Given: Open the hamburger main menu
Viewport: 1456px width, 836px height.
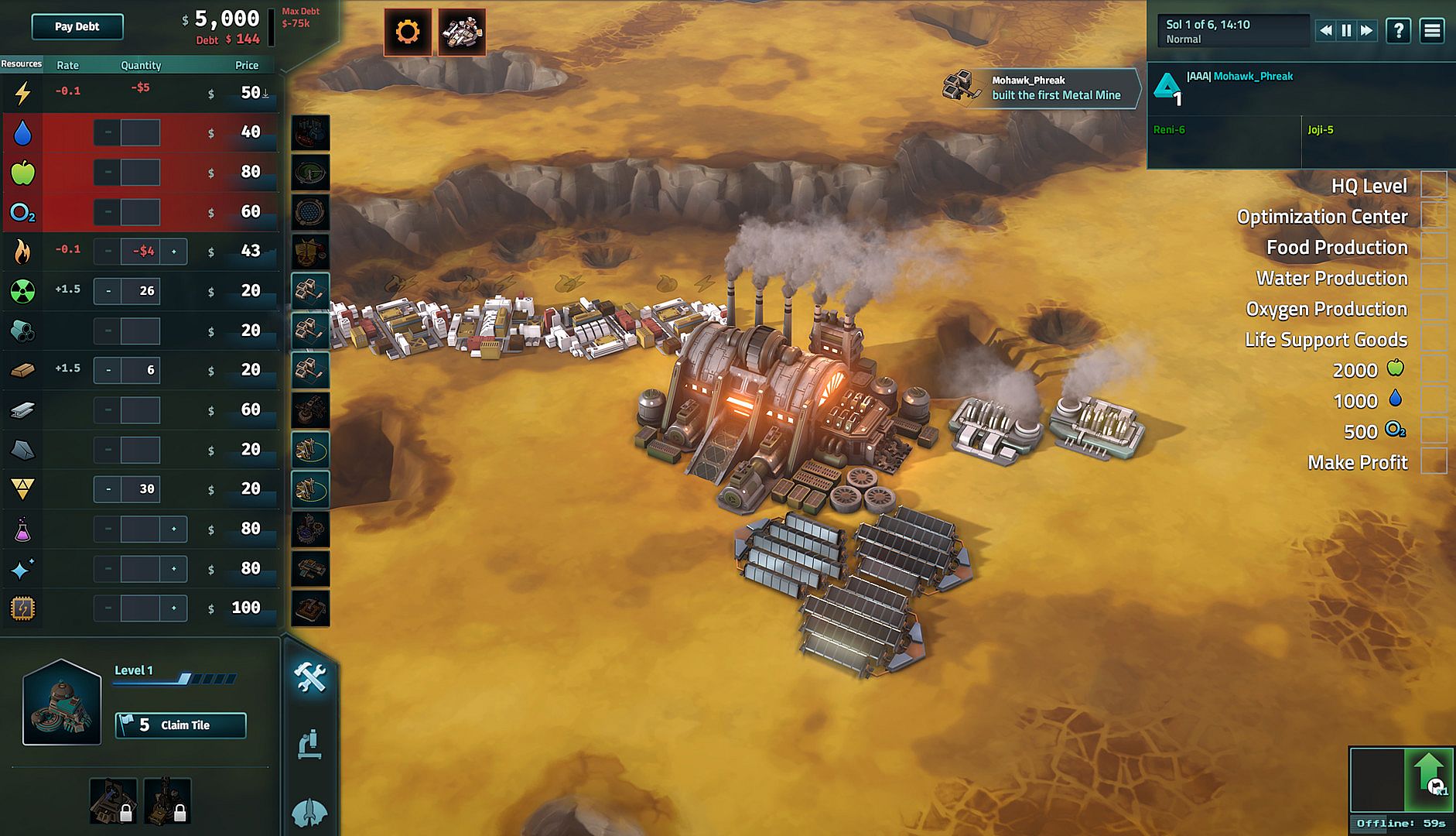Looking at the screenshot, I should (1432, 30).
